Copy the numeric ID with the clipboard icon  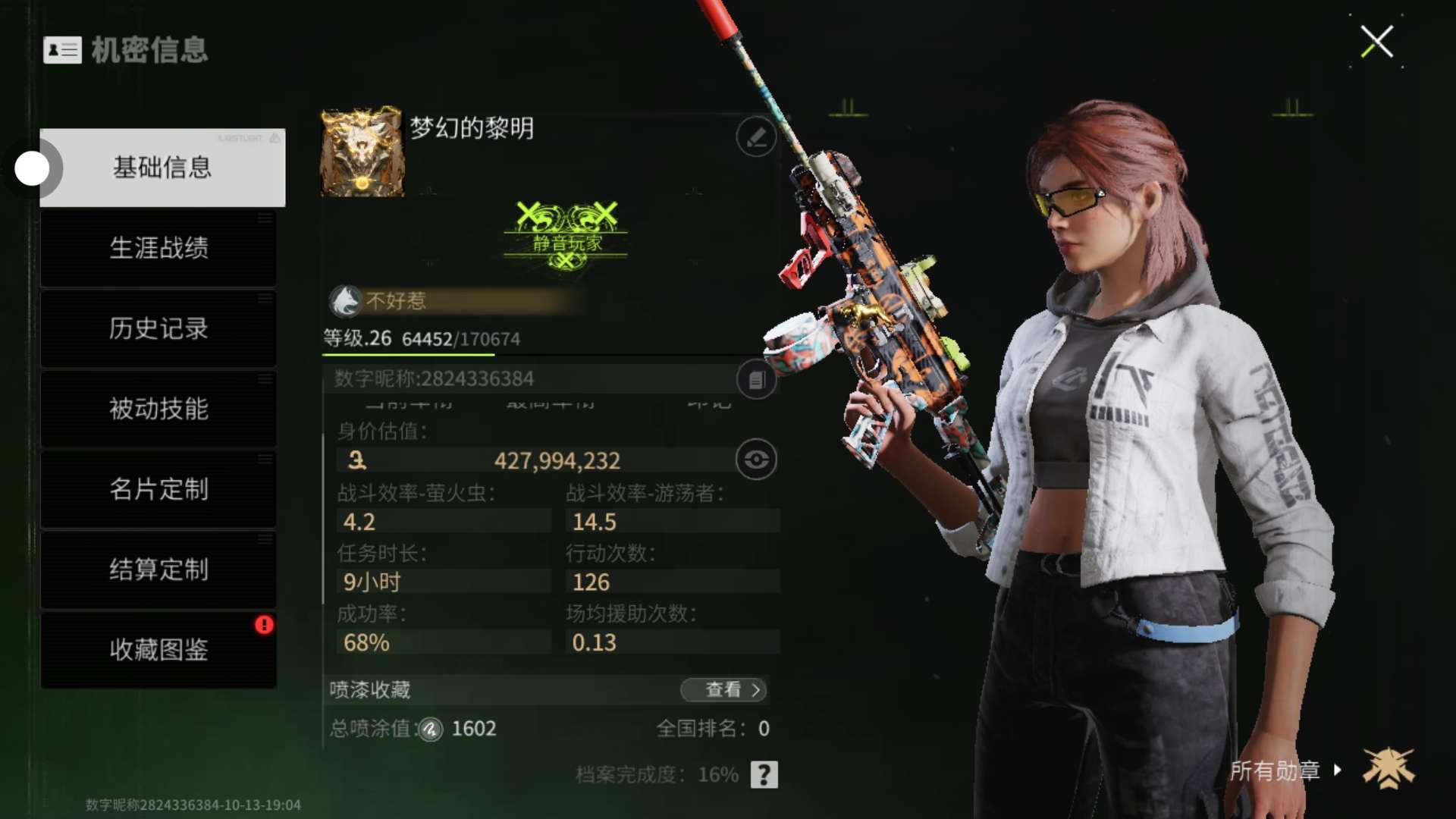(756, 379)
